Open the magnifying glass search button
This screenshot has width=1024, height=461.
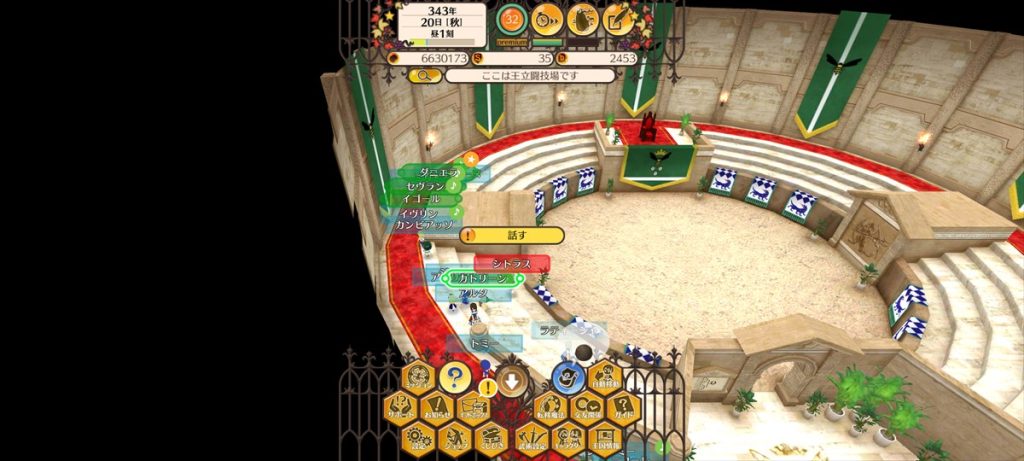pyautogui.click(x=424, y=75)
